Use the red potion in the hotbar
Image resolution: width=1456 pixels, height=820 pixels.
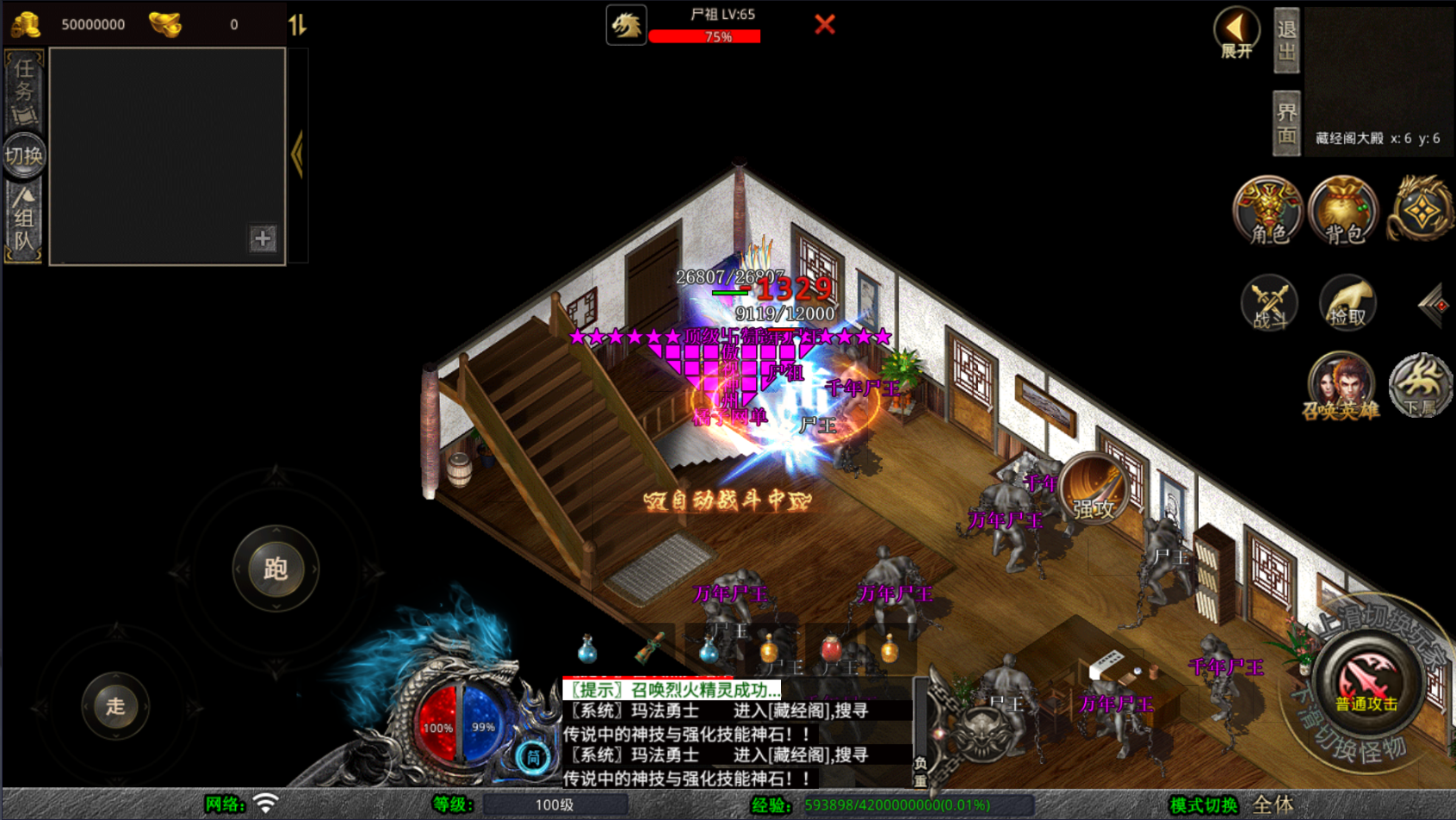tap(831, 649)
